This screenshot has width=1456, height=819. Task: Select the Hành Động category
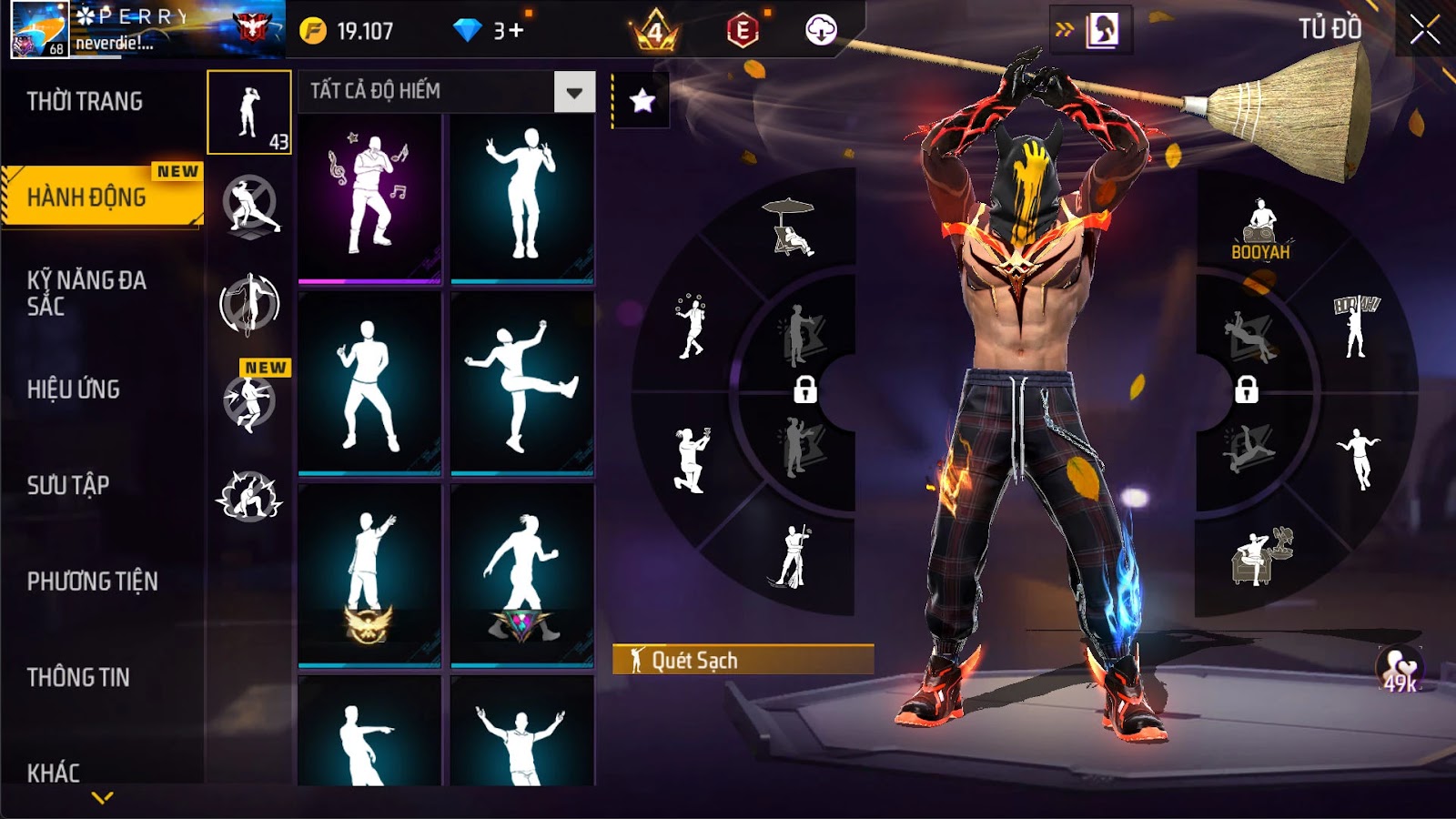point(86,197)
